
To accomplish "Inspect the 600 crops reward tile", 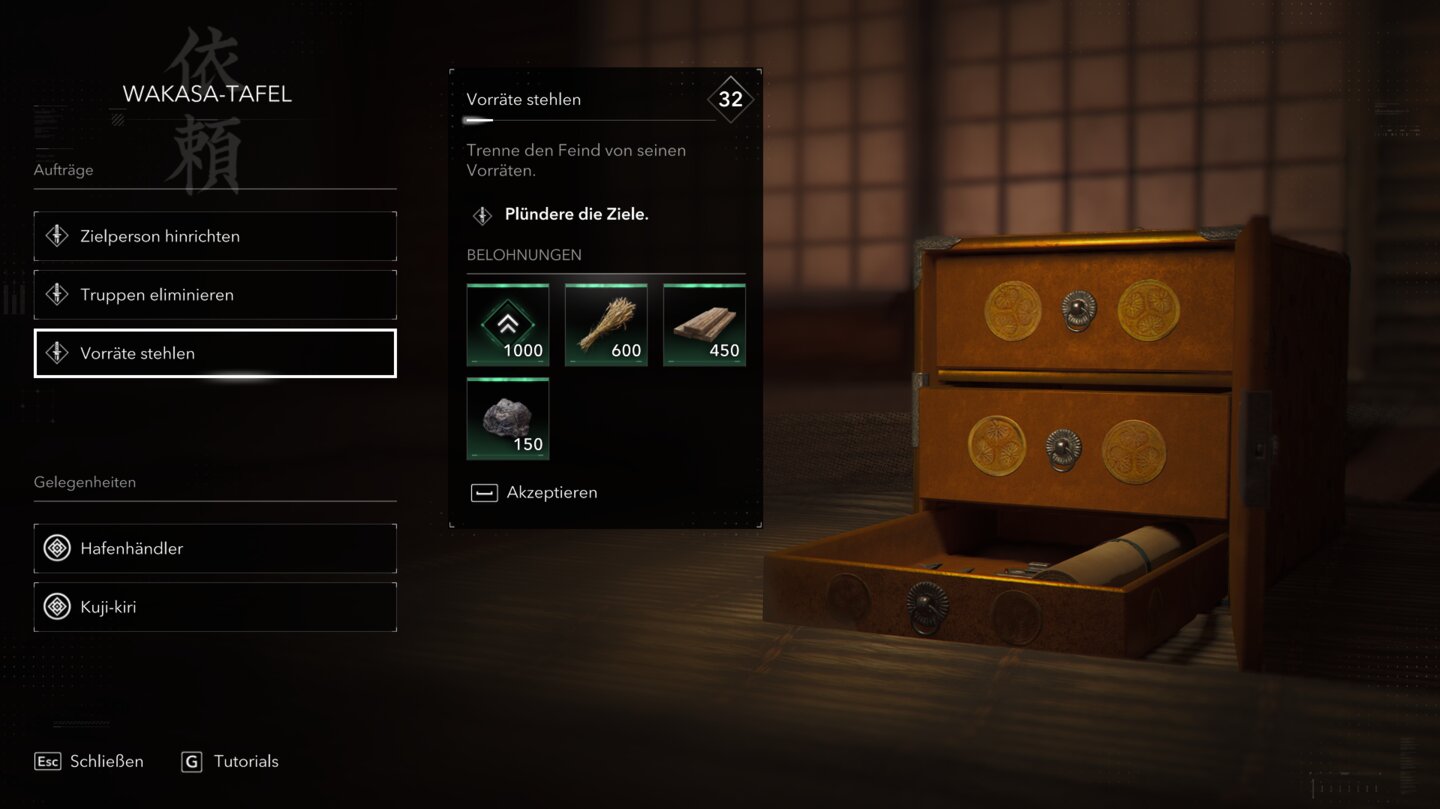I will (606, 325).
